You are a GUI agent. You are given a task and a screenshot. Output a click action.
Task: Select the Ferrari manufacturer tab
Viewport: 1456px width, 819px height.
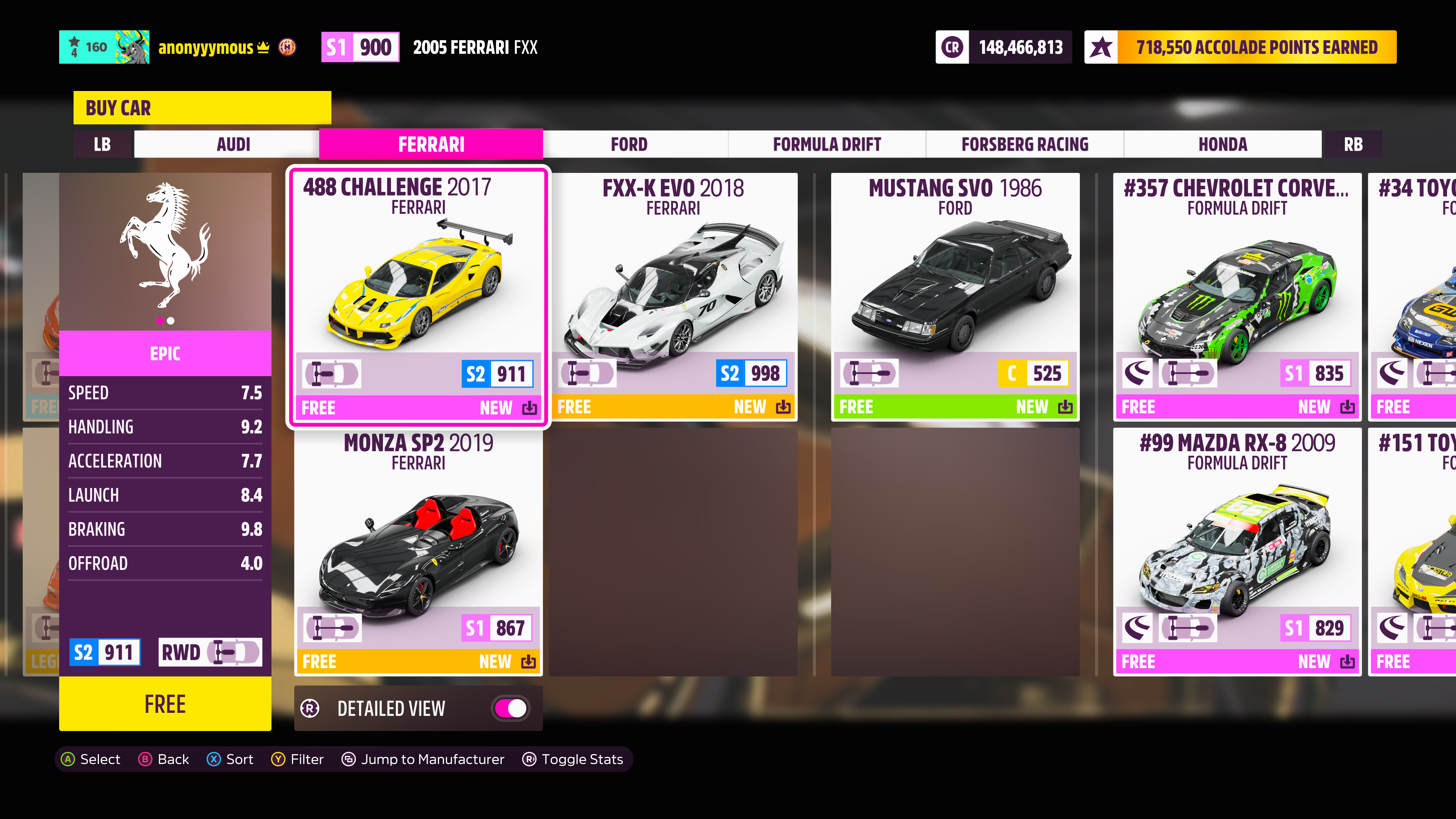click(x=431, y=144)
